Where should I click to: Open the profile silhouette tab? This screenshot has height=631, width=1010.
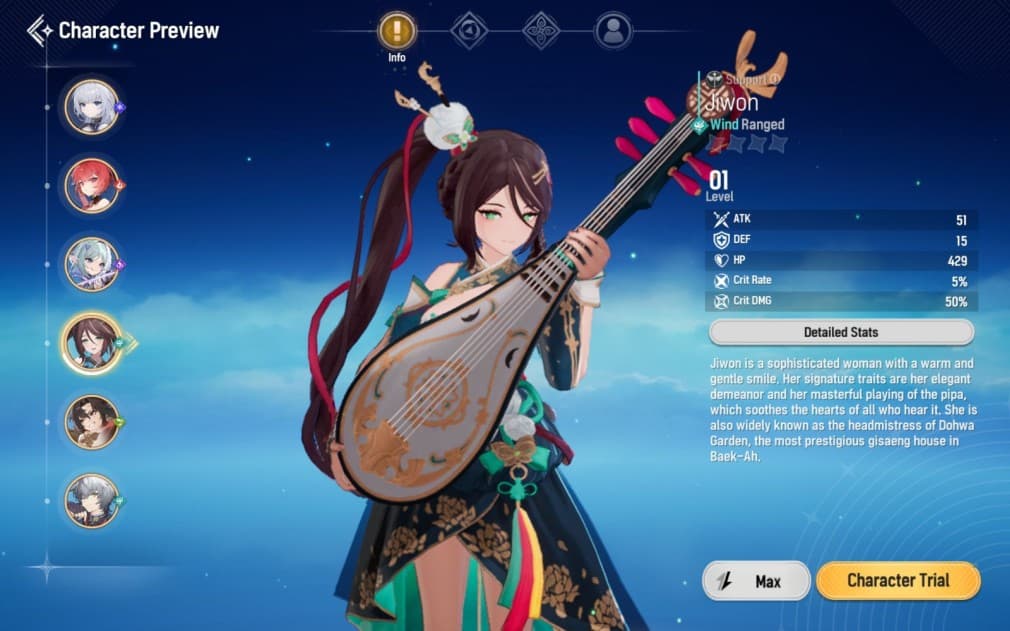click(613, 31)
